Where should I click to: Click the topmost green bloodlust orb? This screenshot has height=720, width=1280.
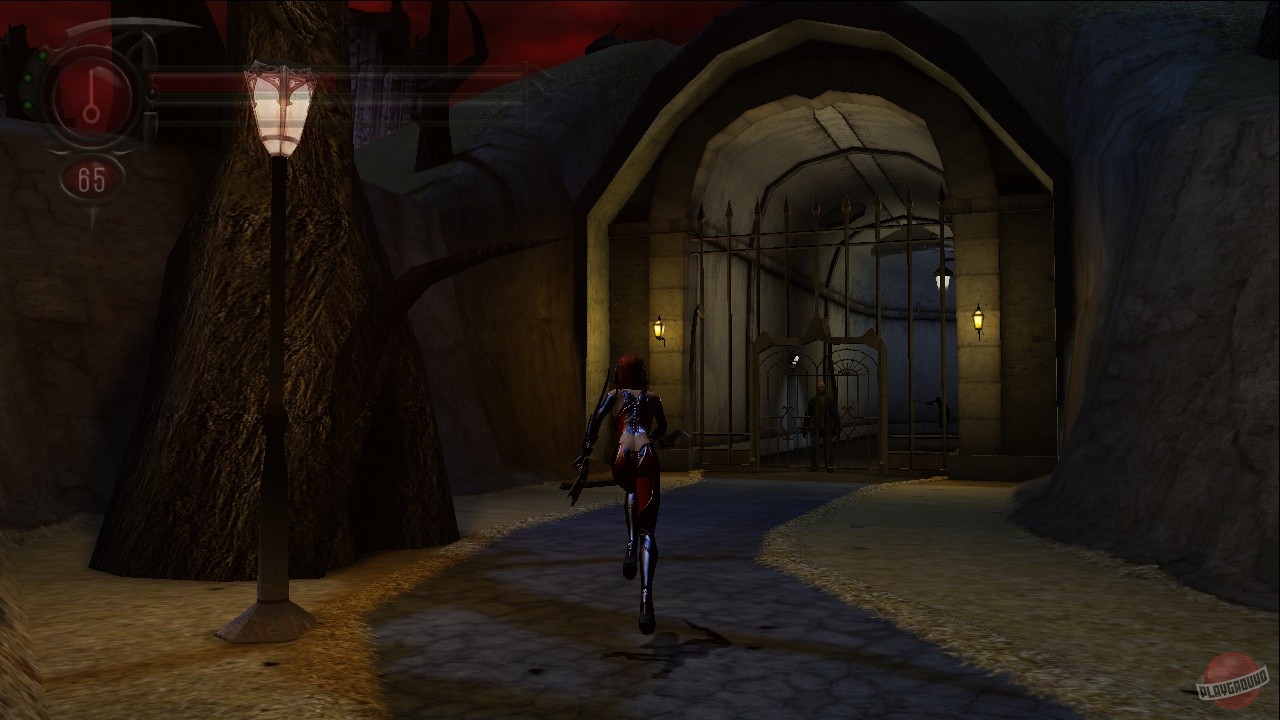(x=42, y=55)
